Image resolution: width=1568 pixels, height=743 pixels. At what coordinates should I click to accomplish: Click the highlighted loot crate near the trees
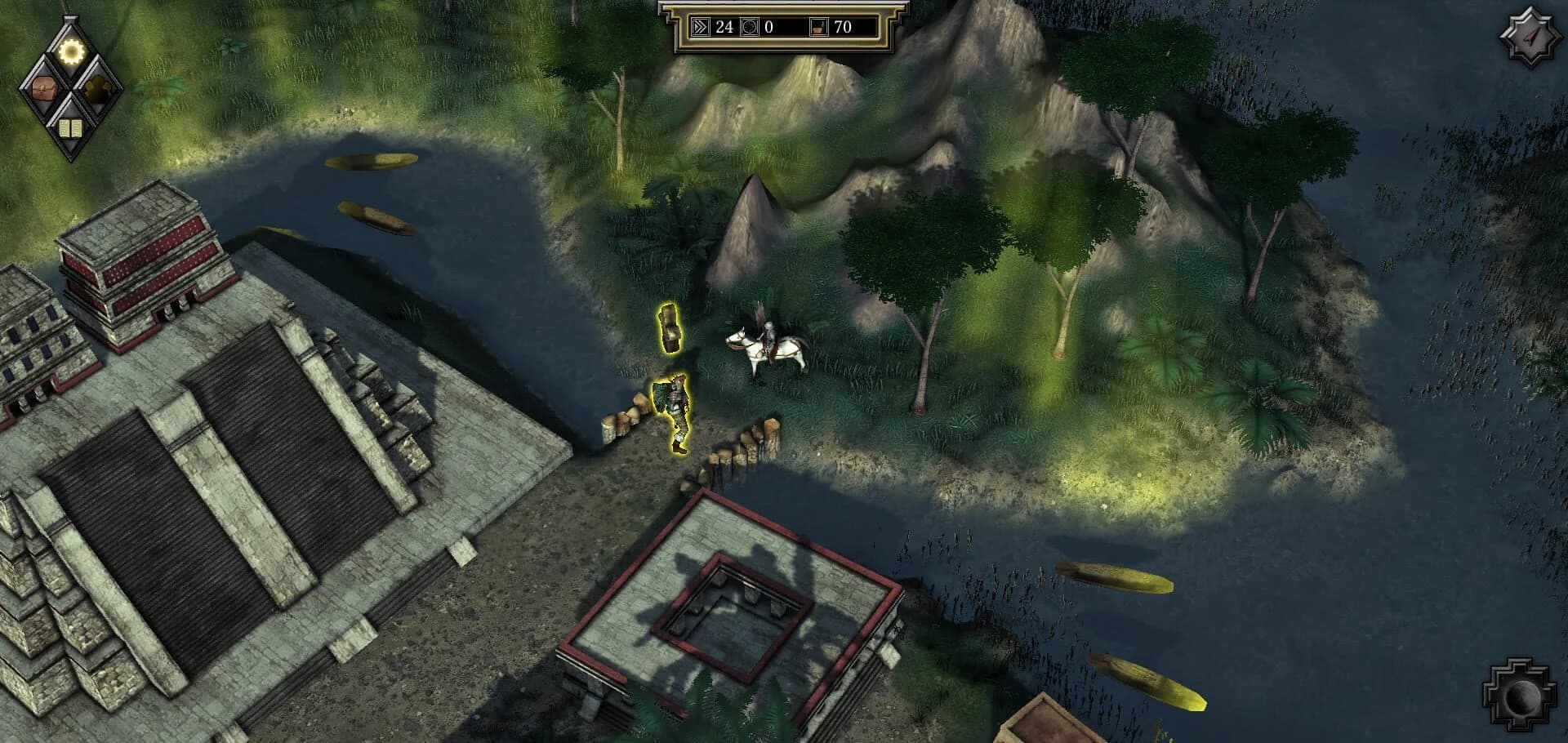click(x=670, y=329)
